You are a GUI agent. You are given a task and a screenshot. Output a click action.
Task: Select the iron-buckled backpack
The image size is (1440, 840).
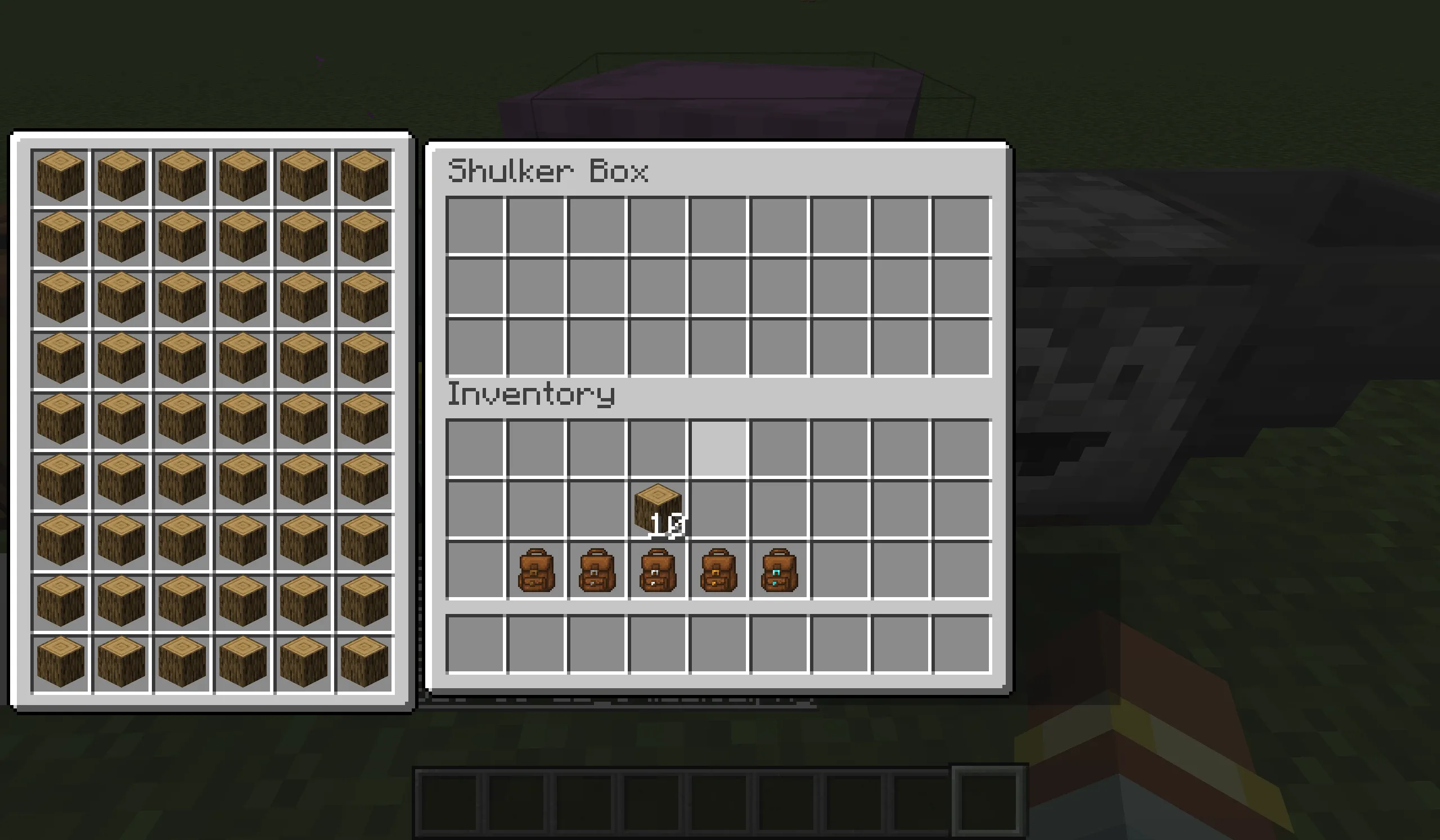656,568
